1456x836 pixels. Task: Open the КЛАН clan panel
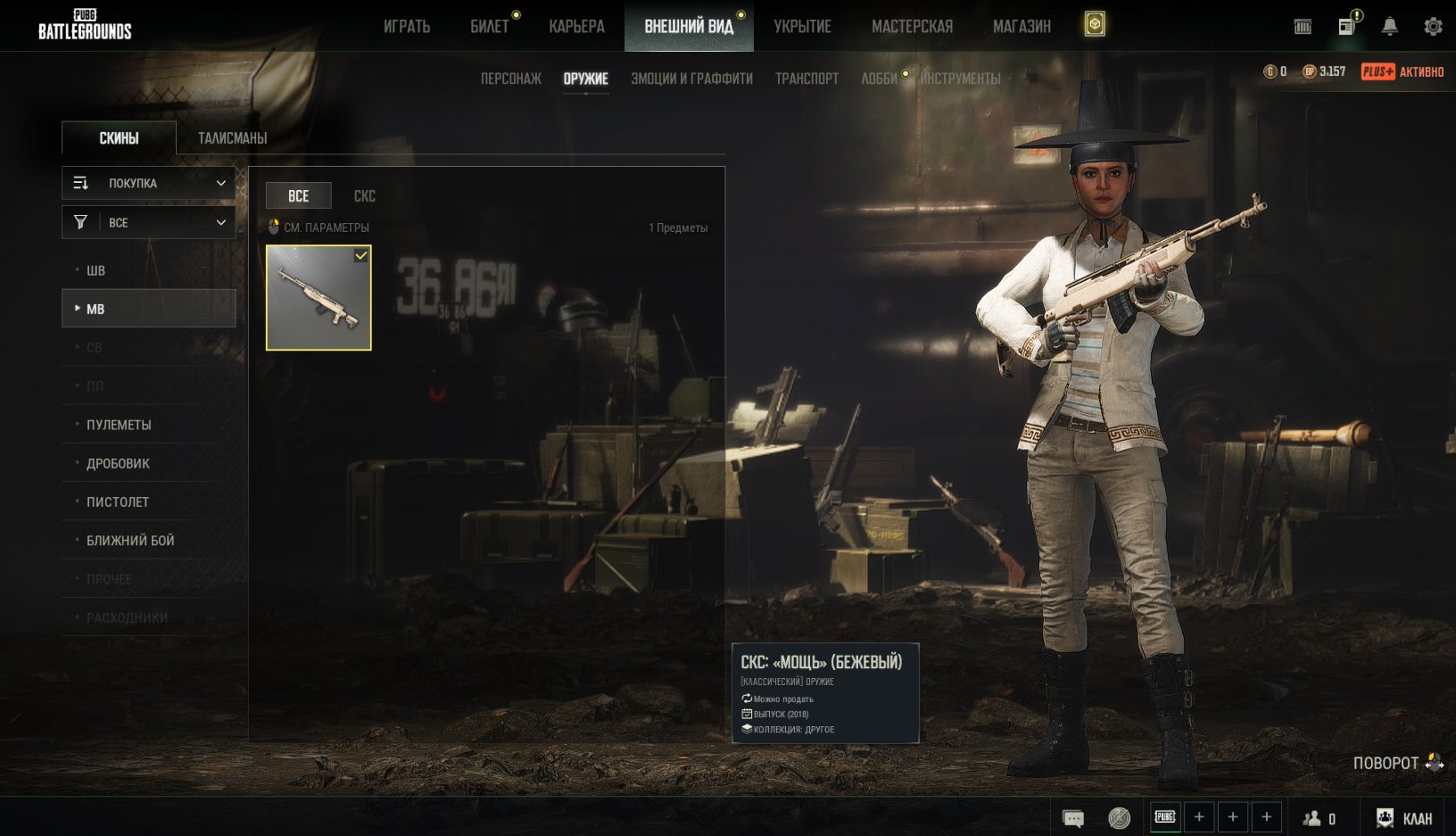point(1405,818)
